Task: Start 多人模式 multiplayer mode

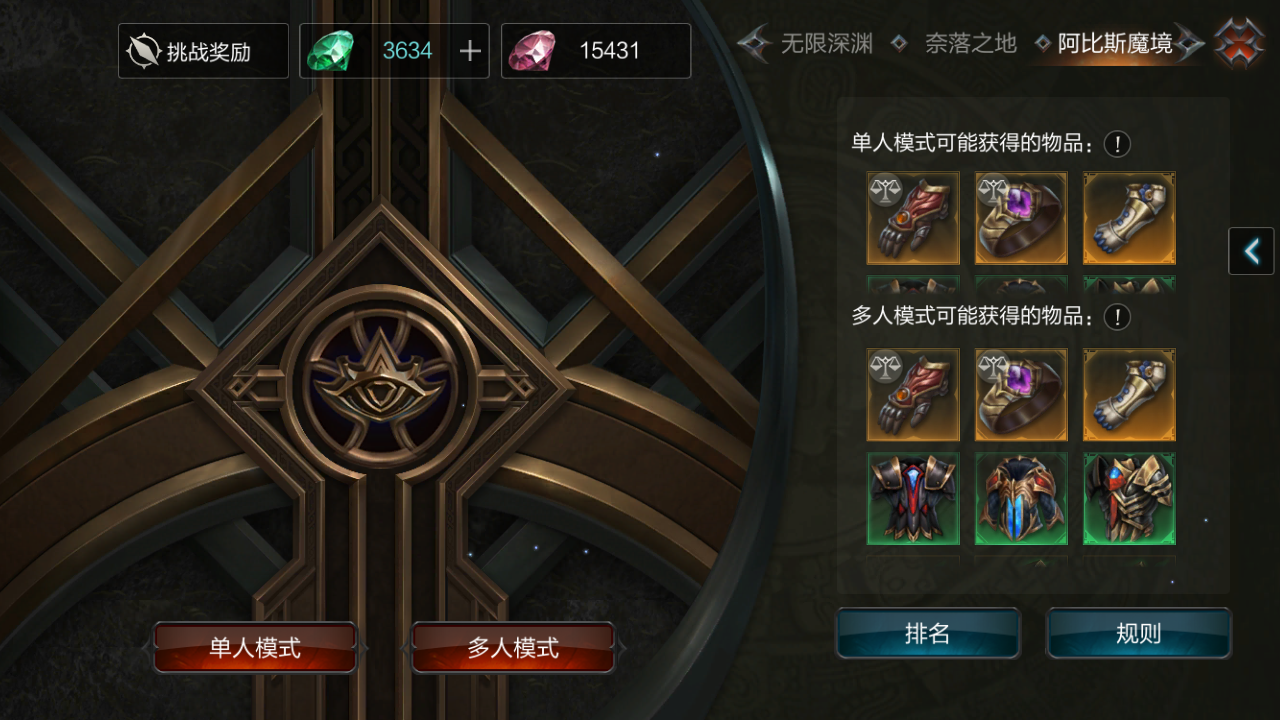Action: pyautogui.click(x=513, y=648)
